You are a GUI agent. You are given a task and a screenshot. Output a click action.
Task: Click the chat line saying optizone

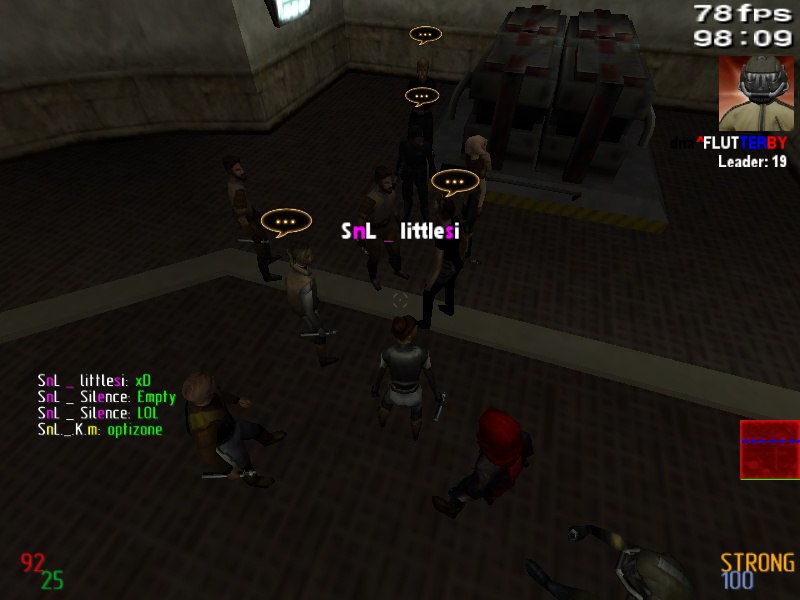point(100,430)
